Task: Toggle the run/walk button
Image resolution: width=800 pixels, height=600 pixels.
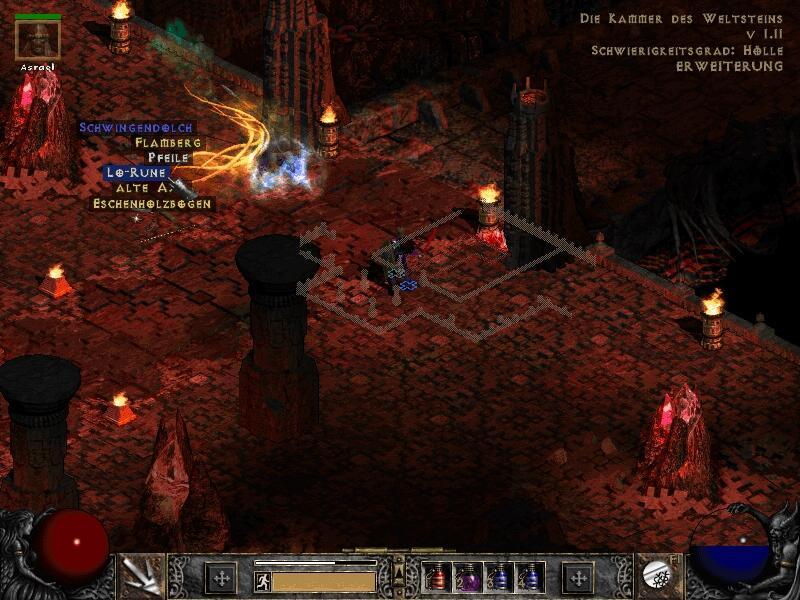Action: point(263,580)
